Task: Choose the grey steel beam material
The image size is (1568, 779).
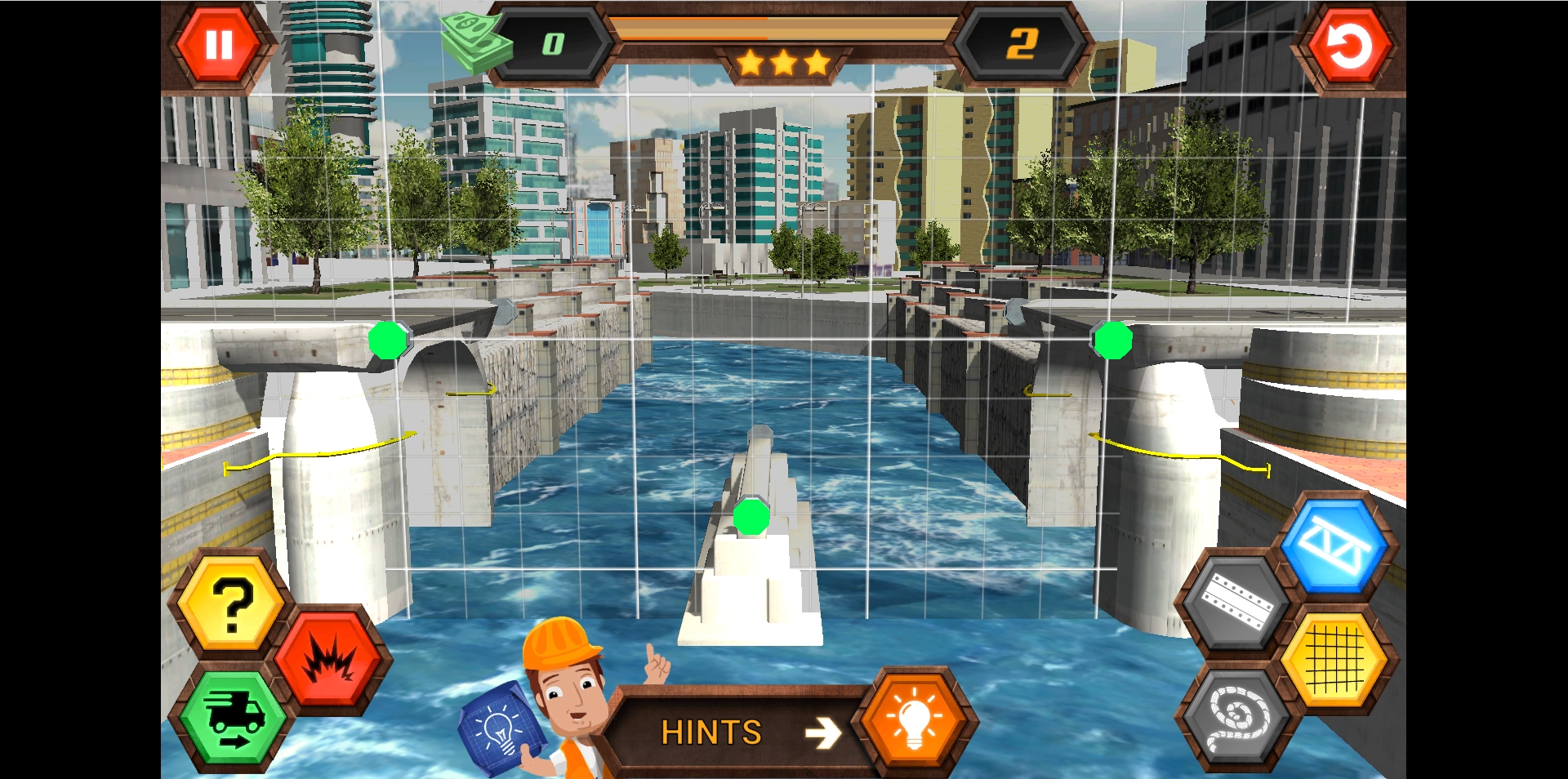Action: pos(1236,603)
